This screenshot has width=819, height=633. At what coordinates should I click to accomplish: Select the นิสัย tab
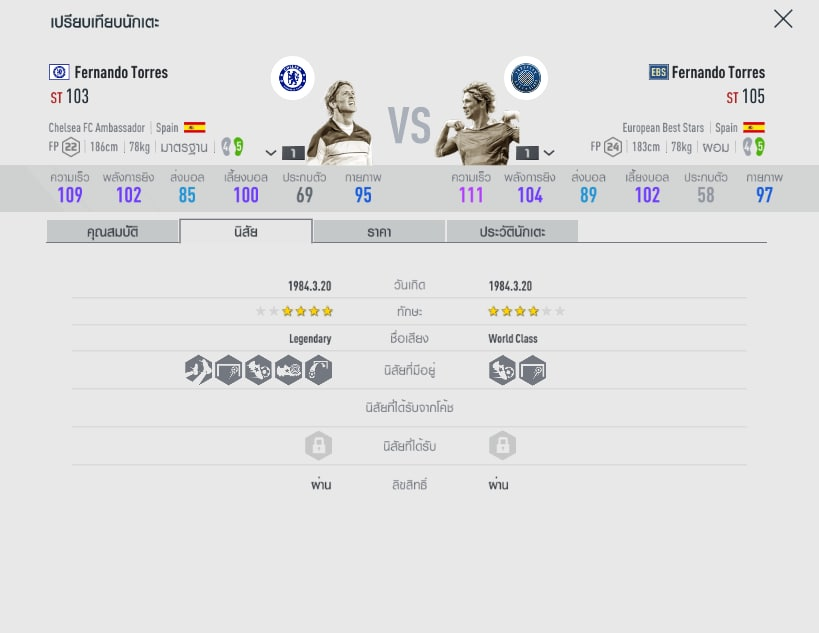[246, 232]
